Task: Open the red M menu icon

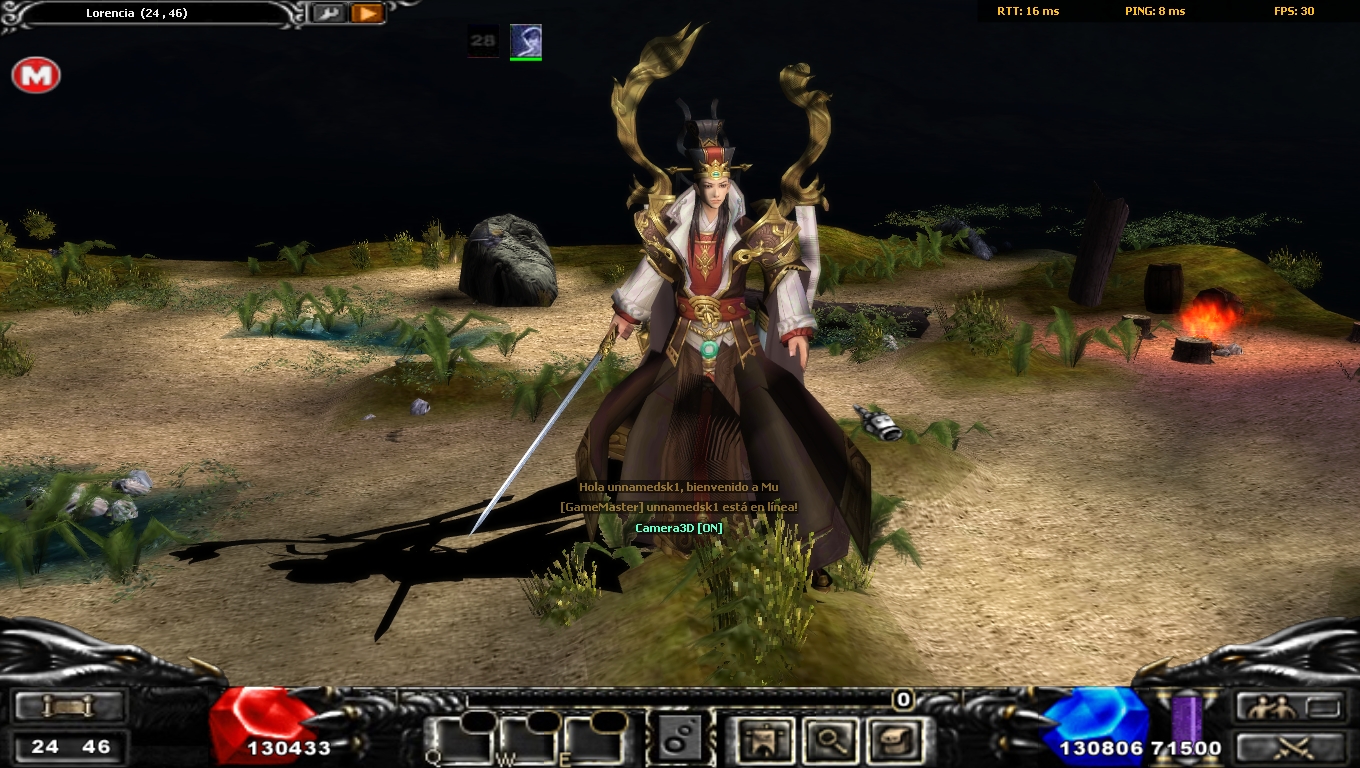Action: pos(36,76)
